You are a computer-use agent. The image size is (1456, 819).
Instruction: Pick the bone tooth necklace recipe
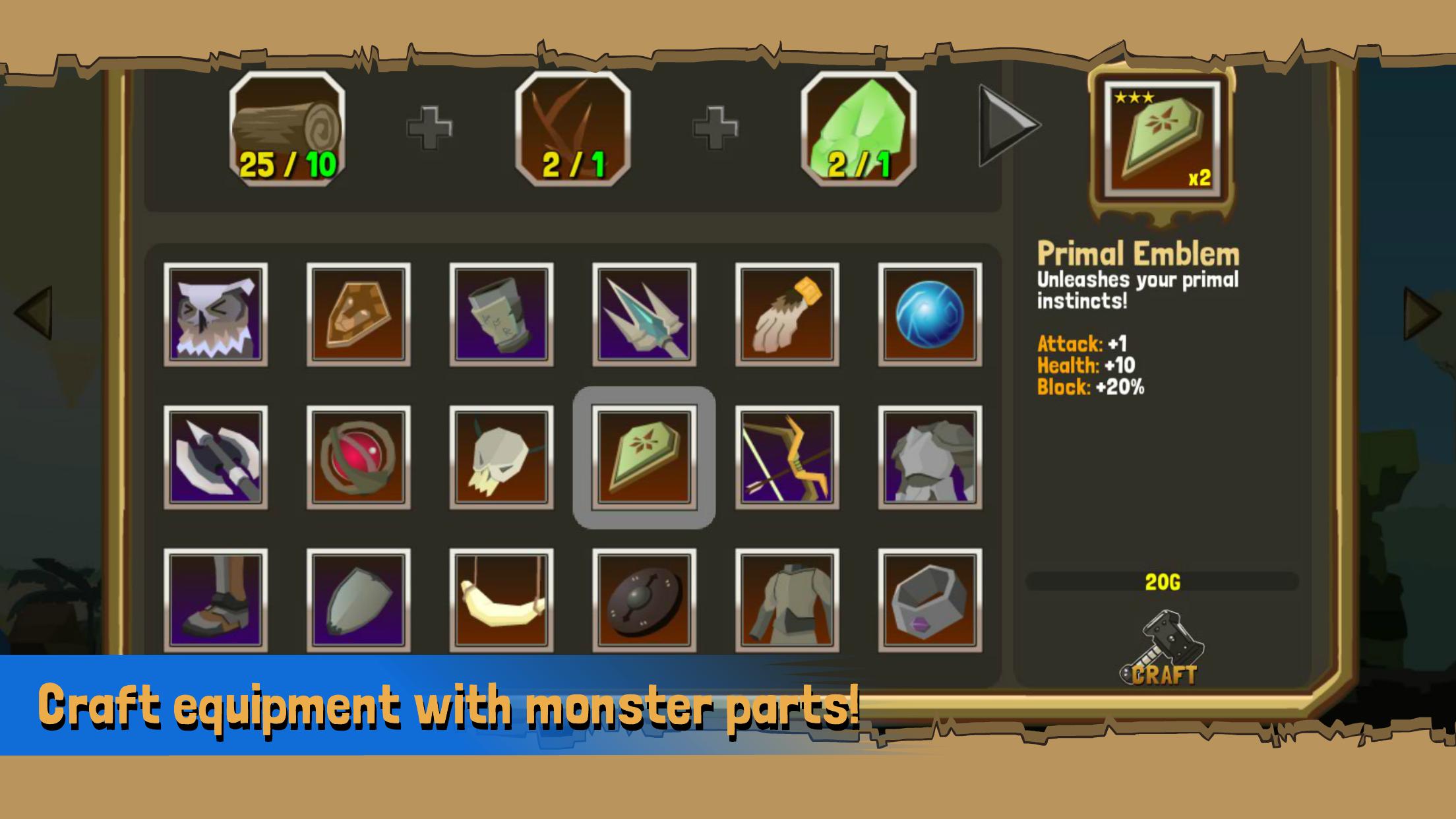click(x=501, y=600)
